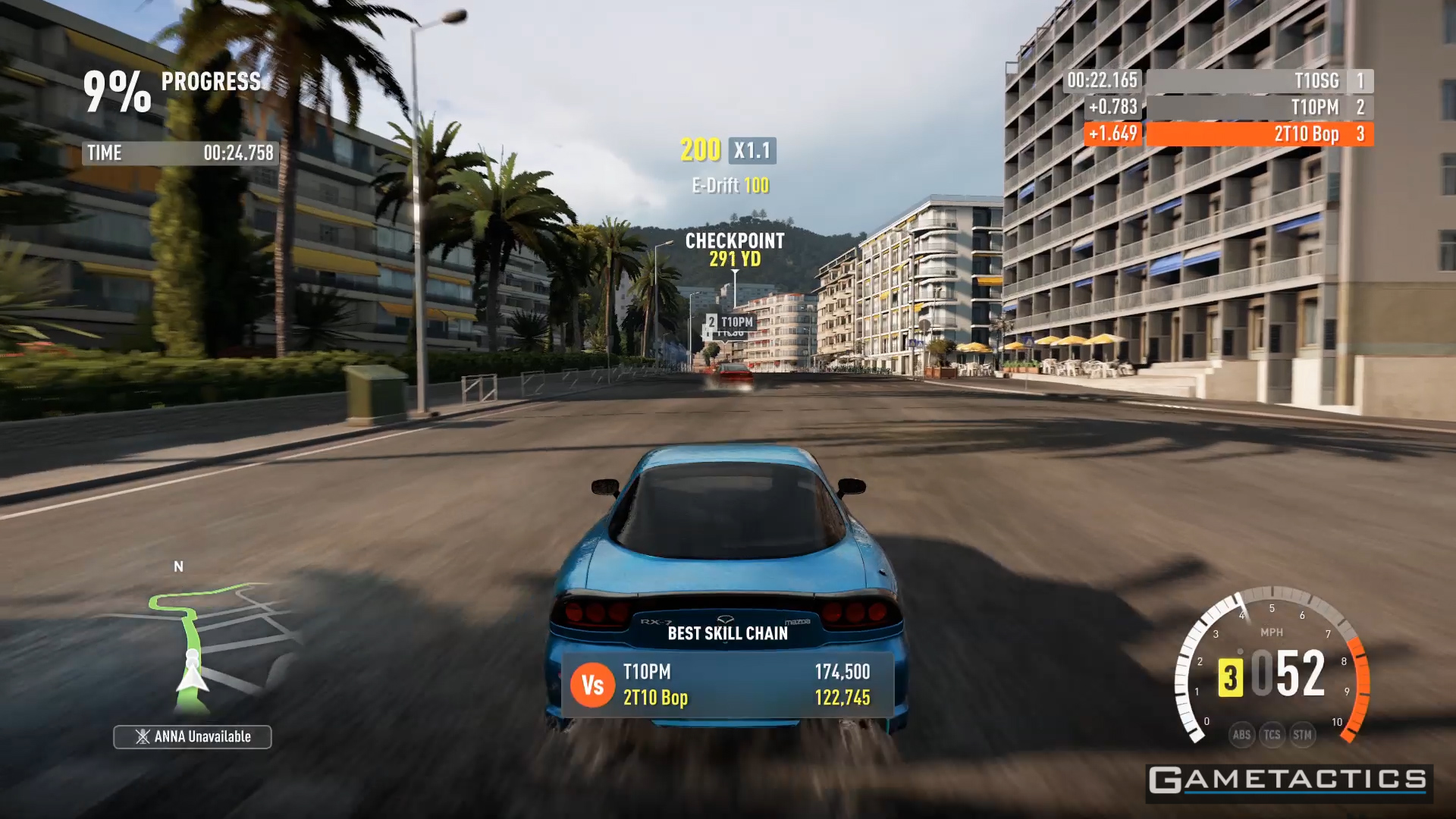Click the orange Vs rival badge

pyautogui.click(x=592, y=685)
